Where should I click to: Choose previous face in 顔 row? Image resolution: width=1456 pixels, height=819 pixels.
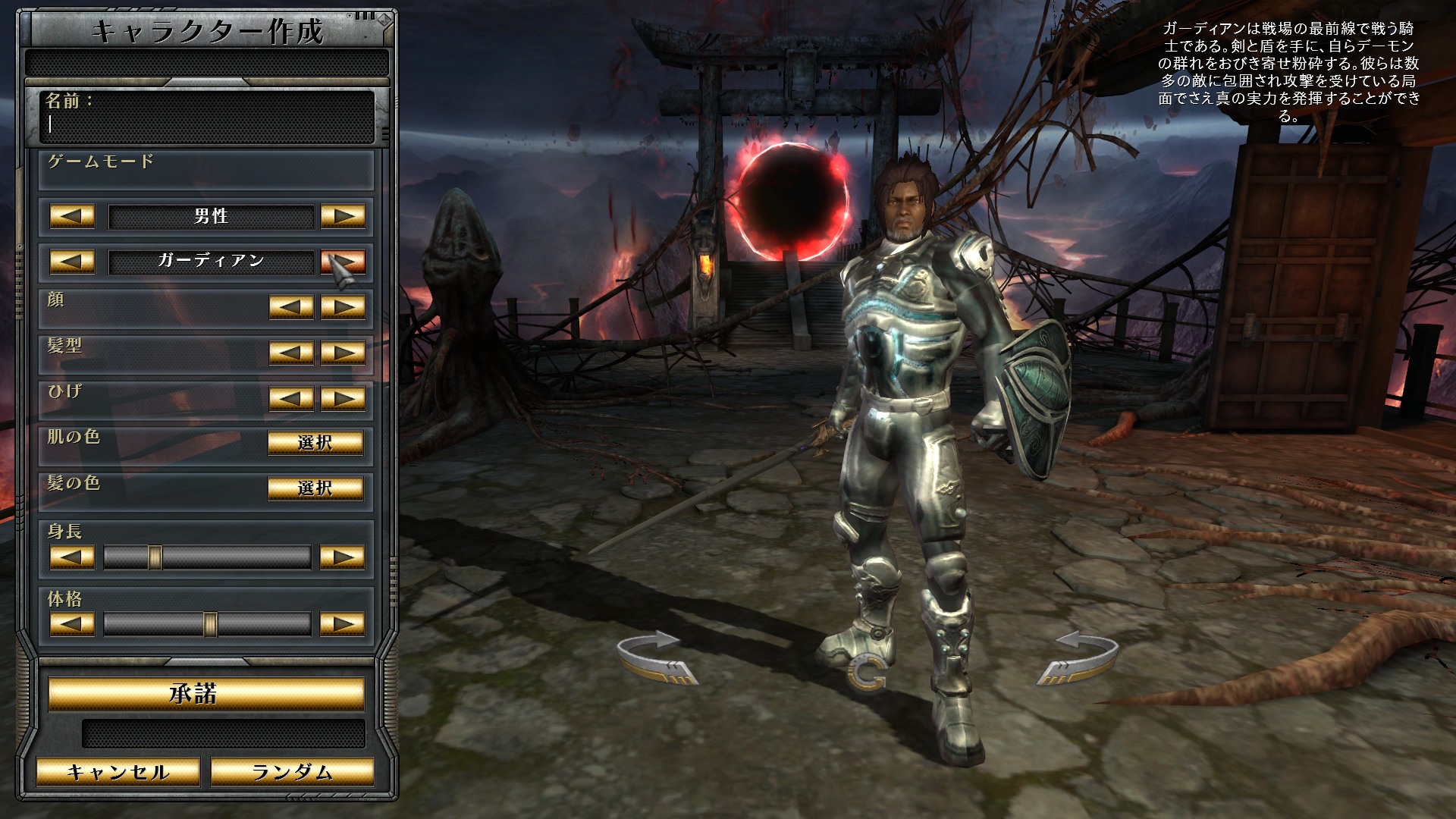291,307
